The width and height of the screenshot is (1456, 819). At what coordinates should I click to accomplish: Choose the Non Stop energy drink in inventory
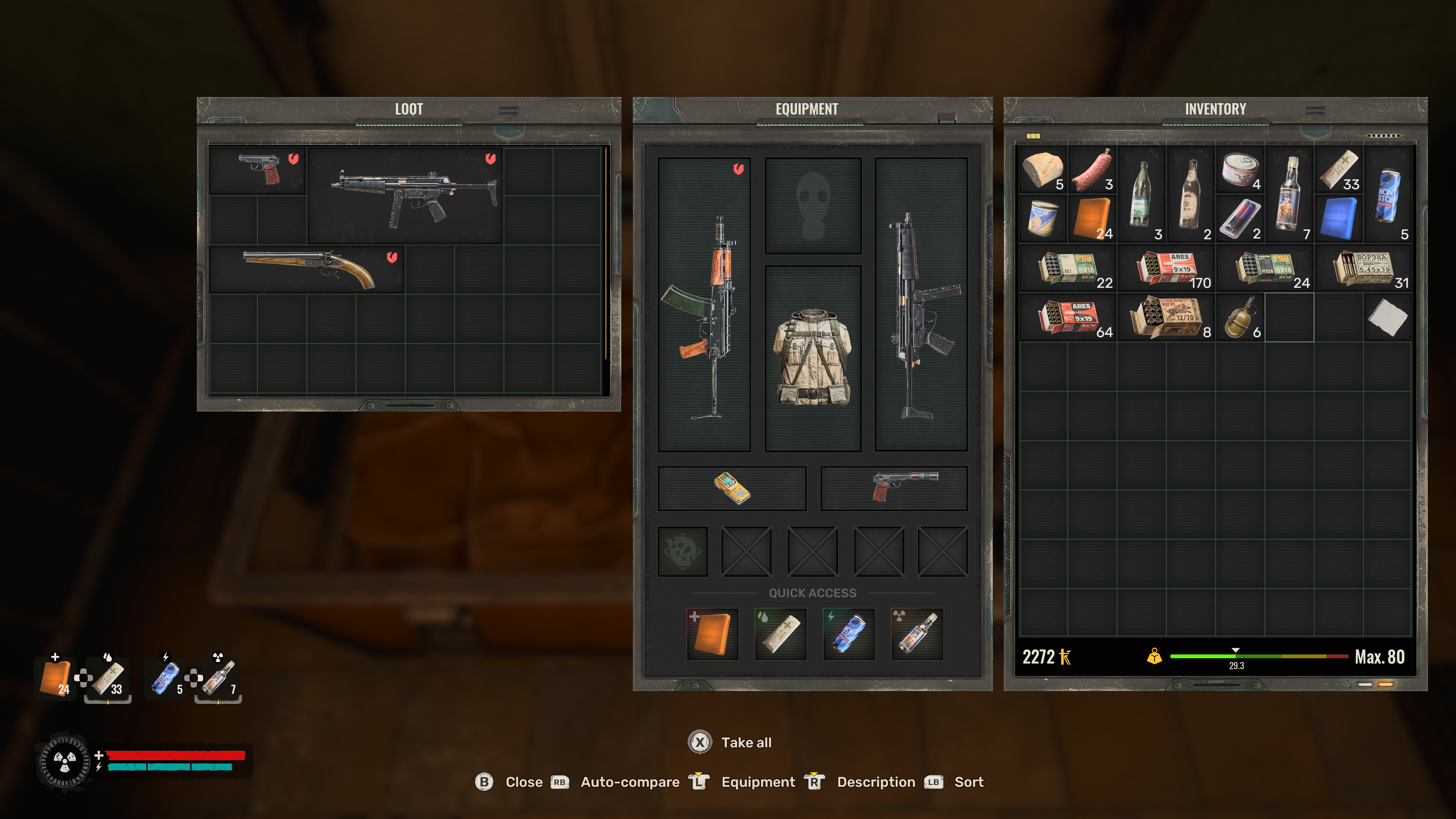pyautogui.click(x=1388, y=195)
